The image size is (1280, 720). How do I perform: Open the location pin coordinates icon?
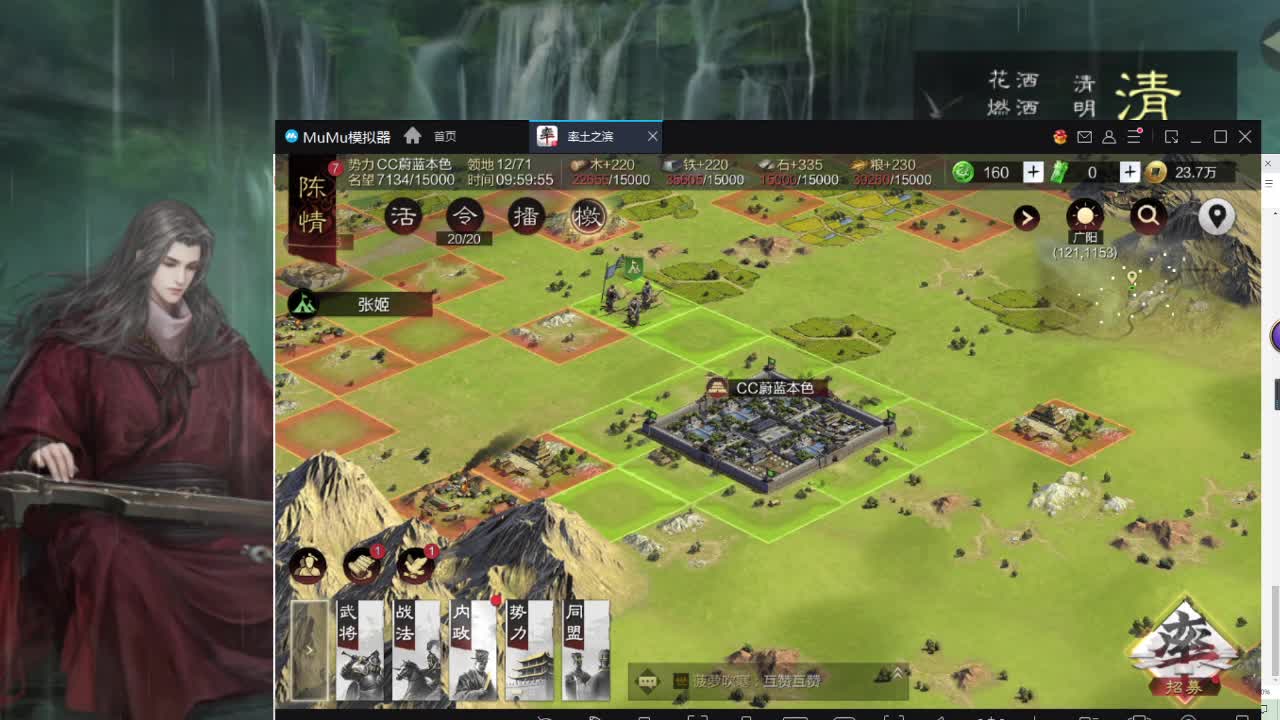pyautogui.click(x=1216, y=216)
